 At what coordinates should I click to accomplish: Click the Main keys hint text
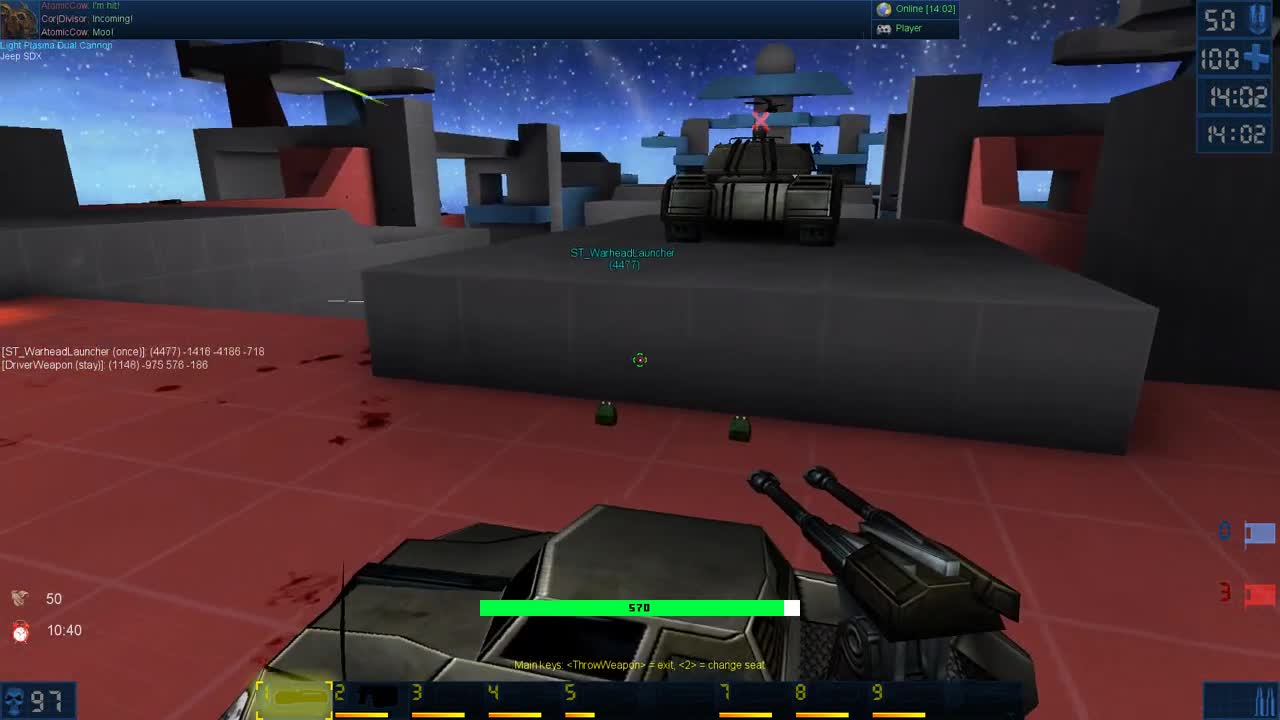639,664
